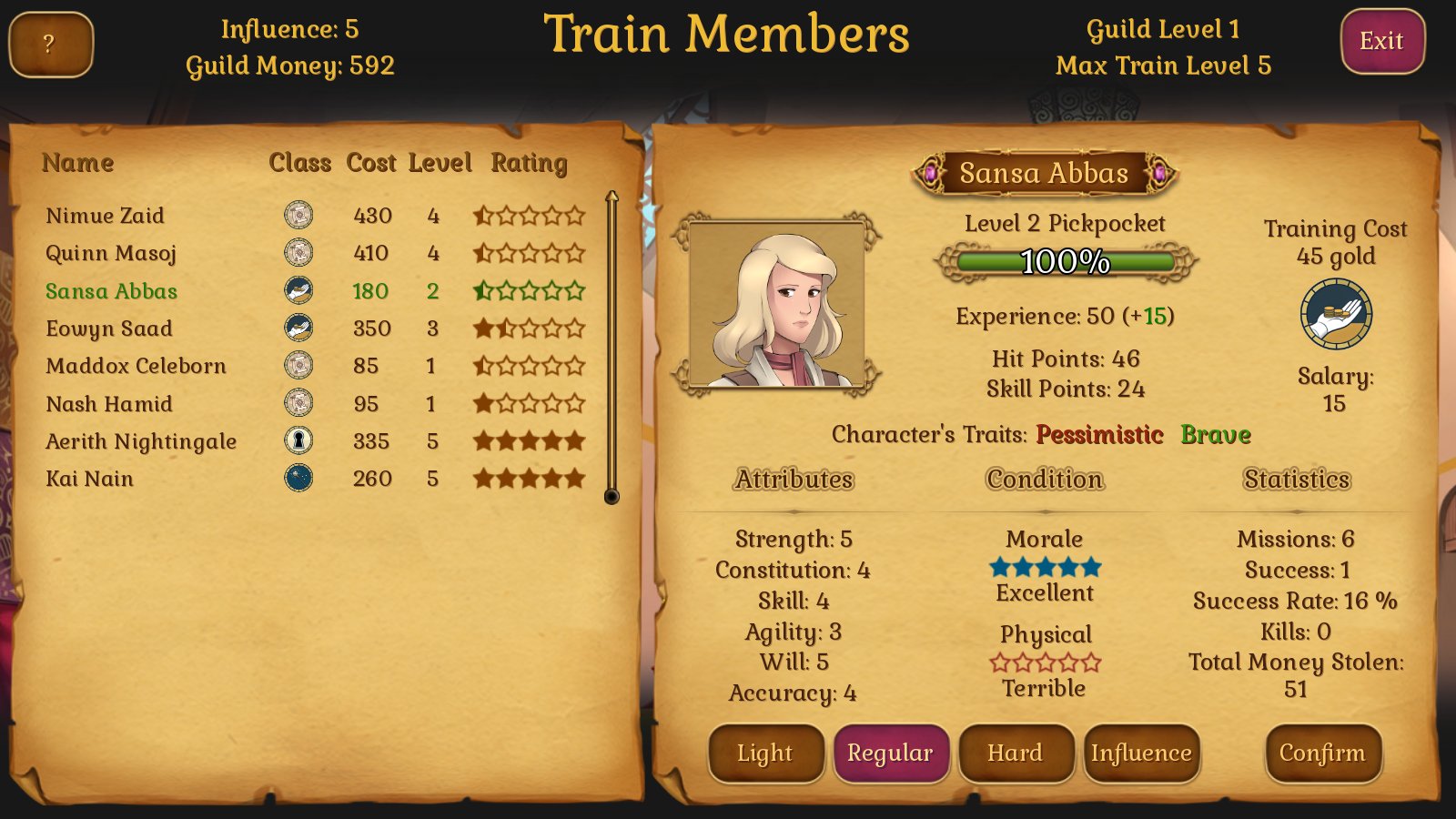Select Sansa Abbas's pickpocket class icon
1456x819 pixels.
pyautogui.click(x=300, y=291)
